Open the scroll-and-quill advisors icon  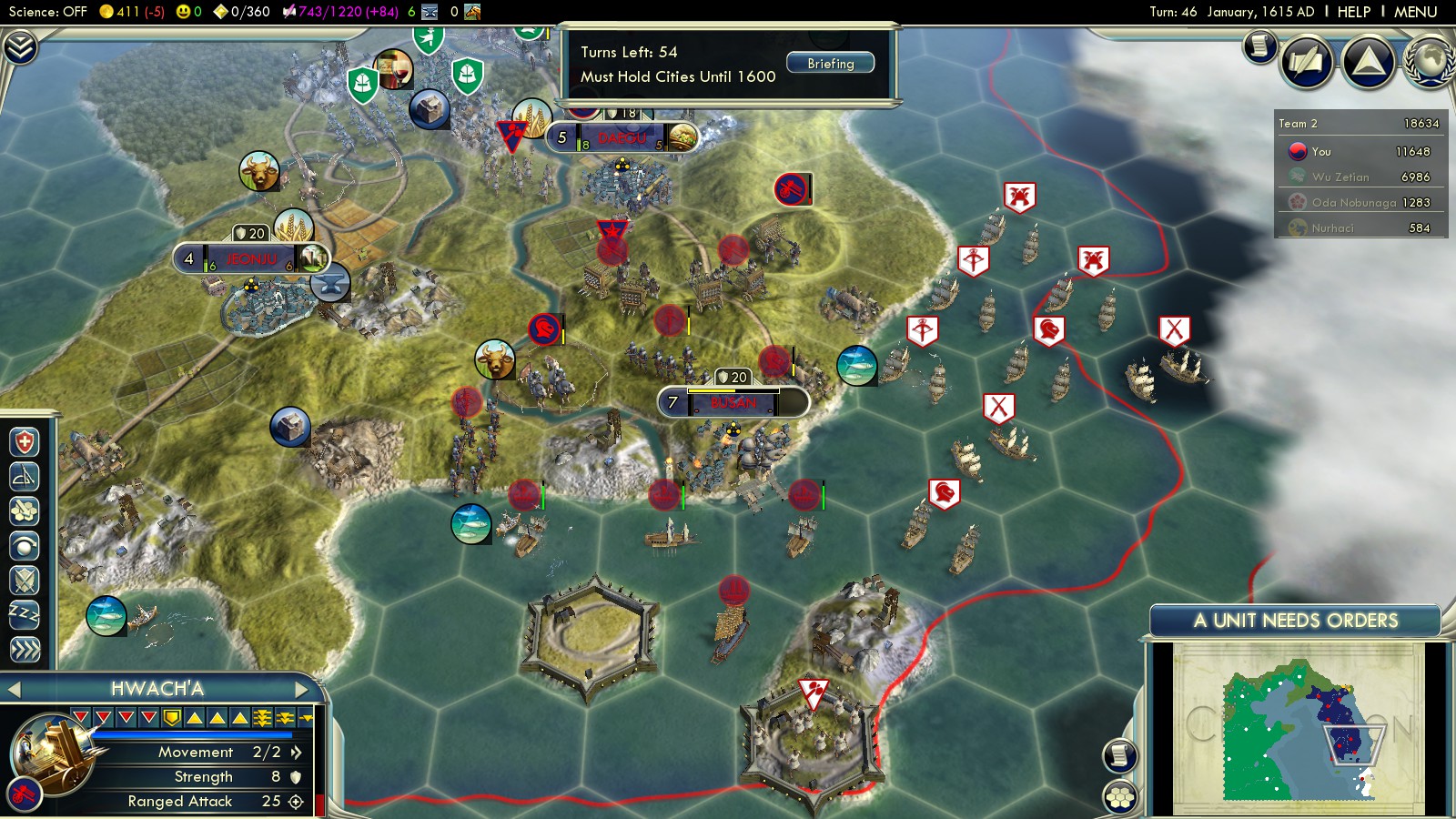coord(1307,62)
